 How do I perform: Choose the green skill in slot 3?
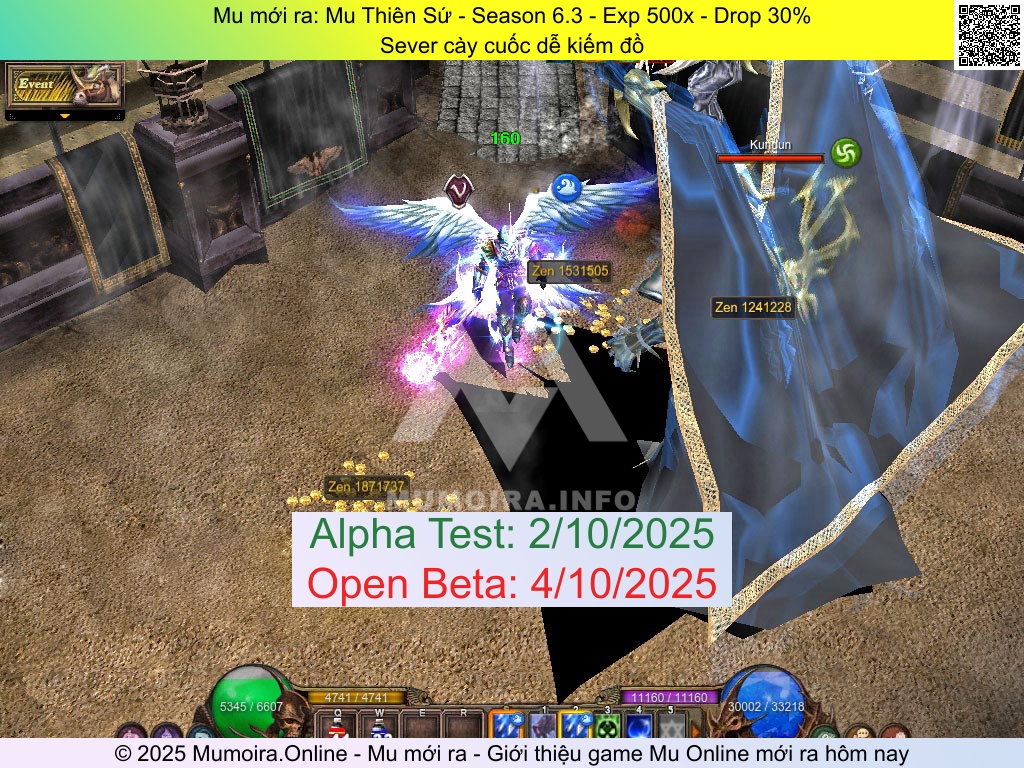pos(607,726)
